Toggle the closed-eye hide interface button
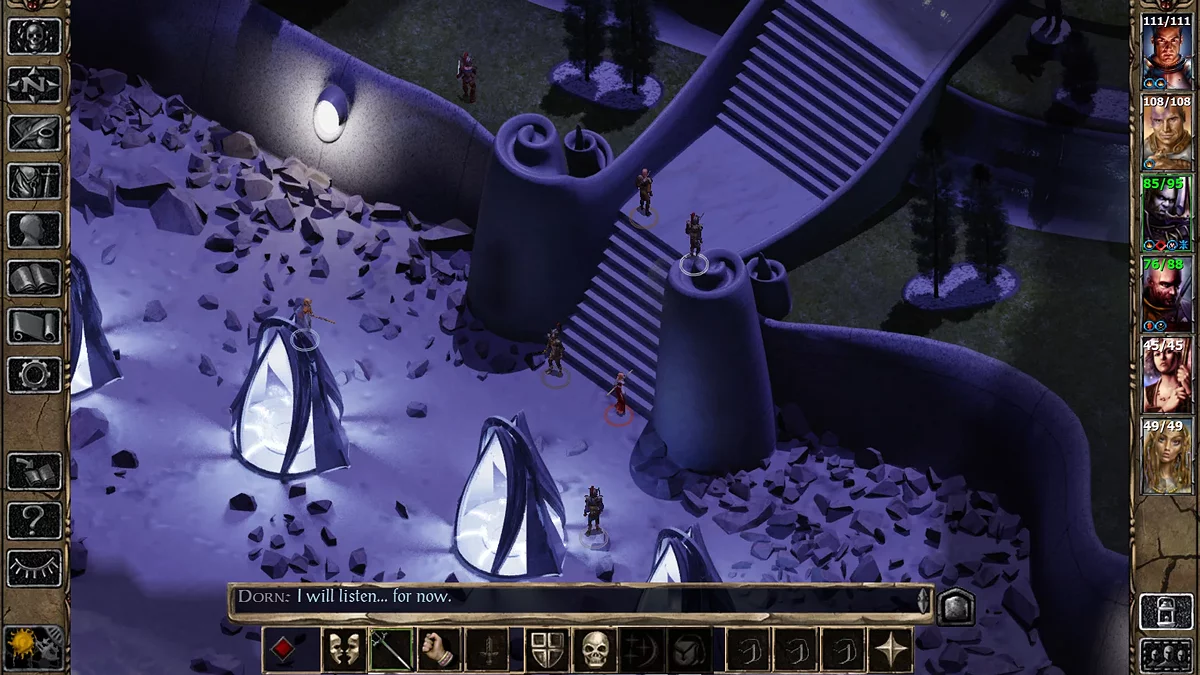Viewport: 1200px width, 675px height. pyautogui.click(x=34, y=568)
